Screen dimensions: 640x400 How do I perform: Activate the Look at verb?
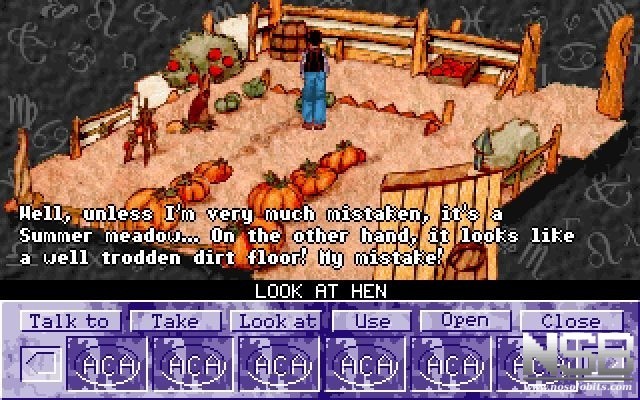coord(275,321)
